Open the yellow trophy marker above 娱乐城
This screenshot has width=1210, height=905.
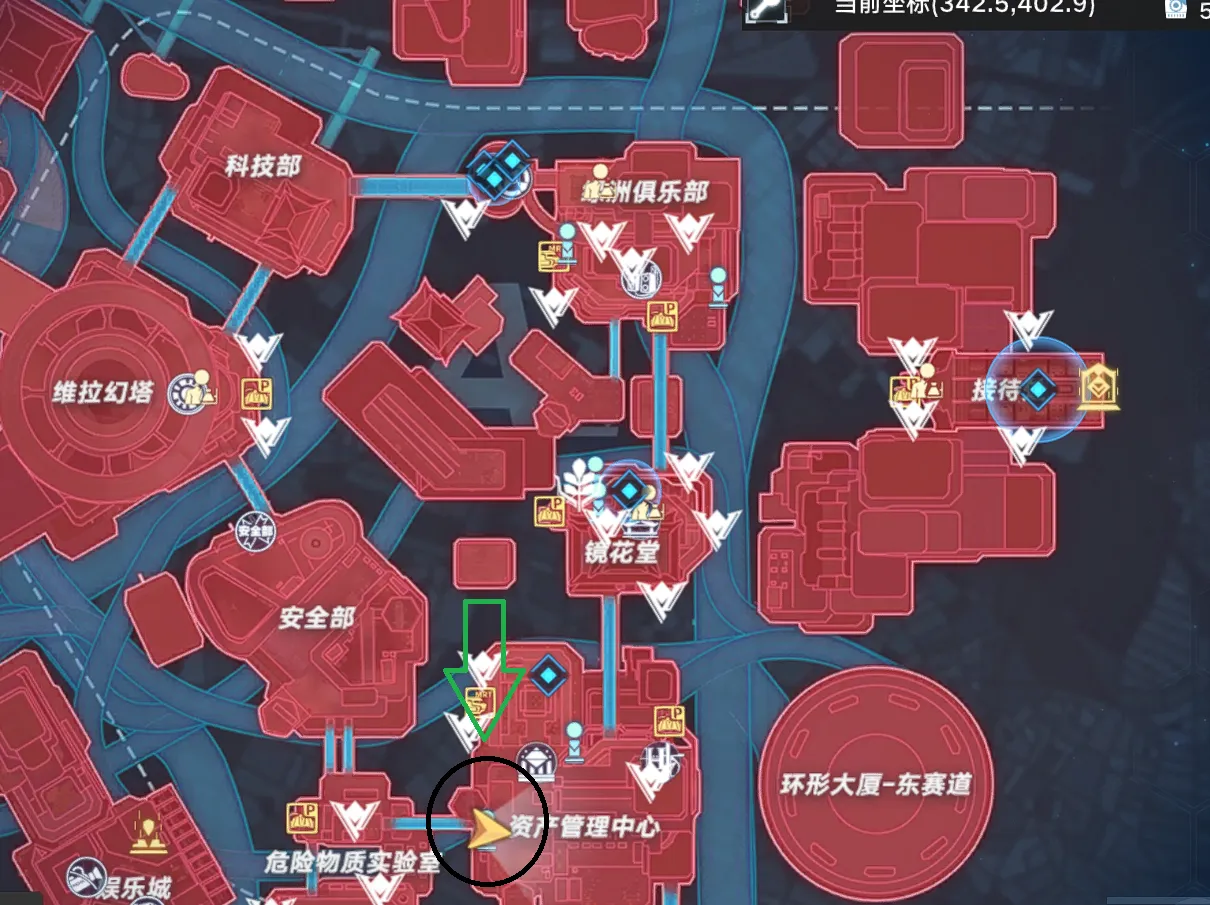point(148,834)
